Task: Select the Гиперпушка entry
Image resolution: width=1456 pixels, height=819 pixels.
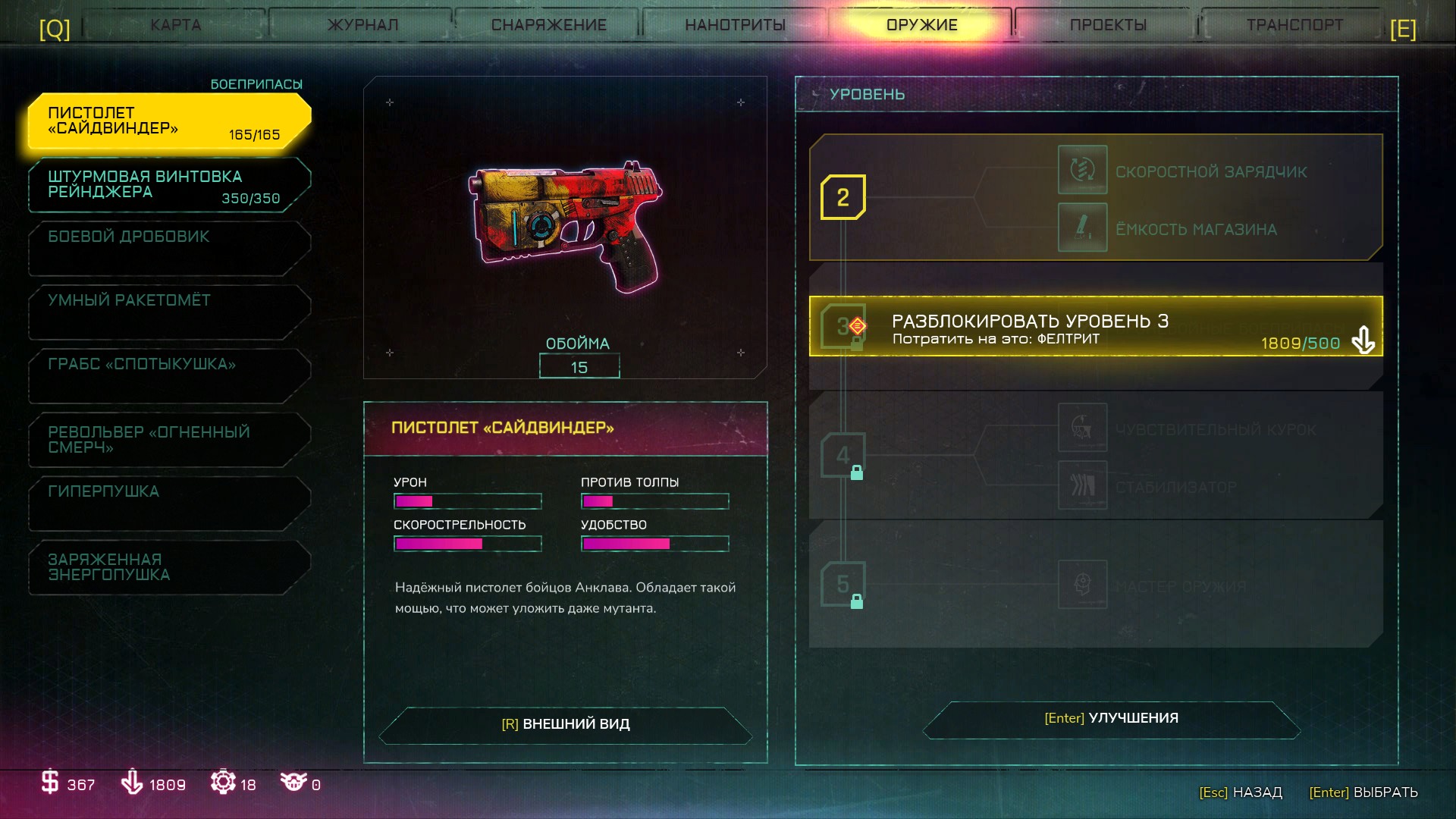Action: coord(169,502)
